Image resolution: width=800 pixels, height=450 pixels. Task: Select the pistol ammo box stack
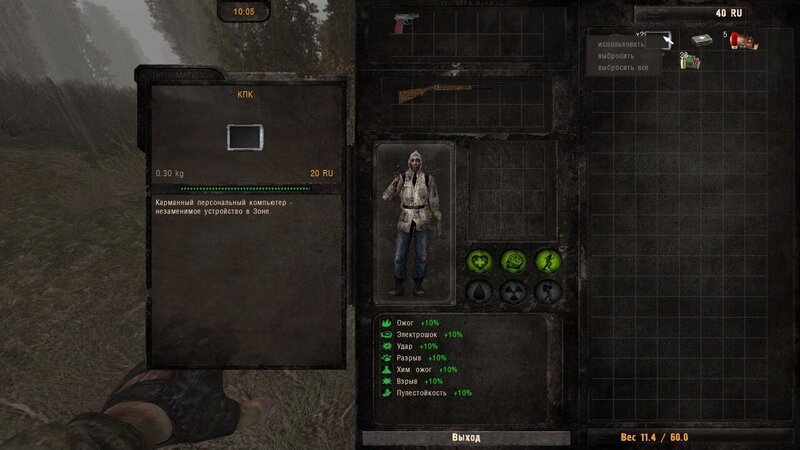(x=689, y=62)
